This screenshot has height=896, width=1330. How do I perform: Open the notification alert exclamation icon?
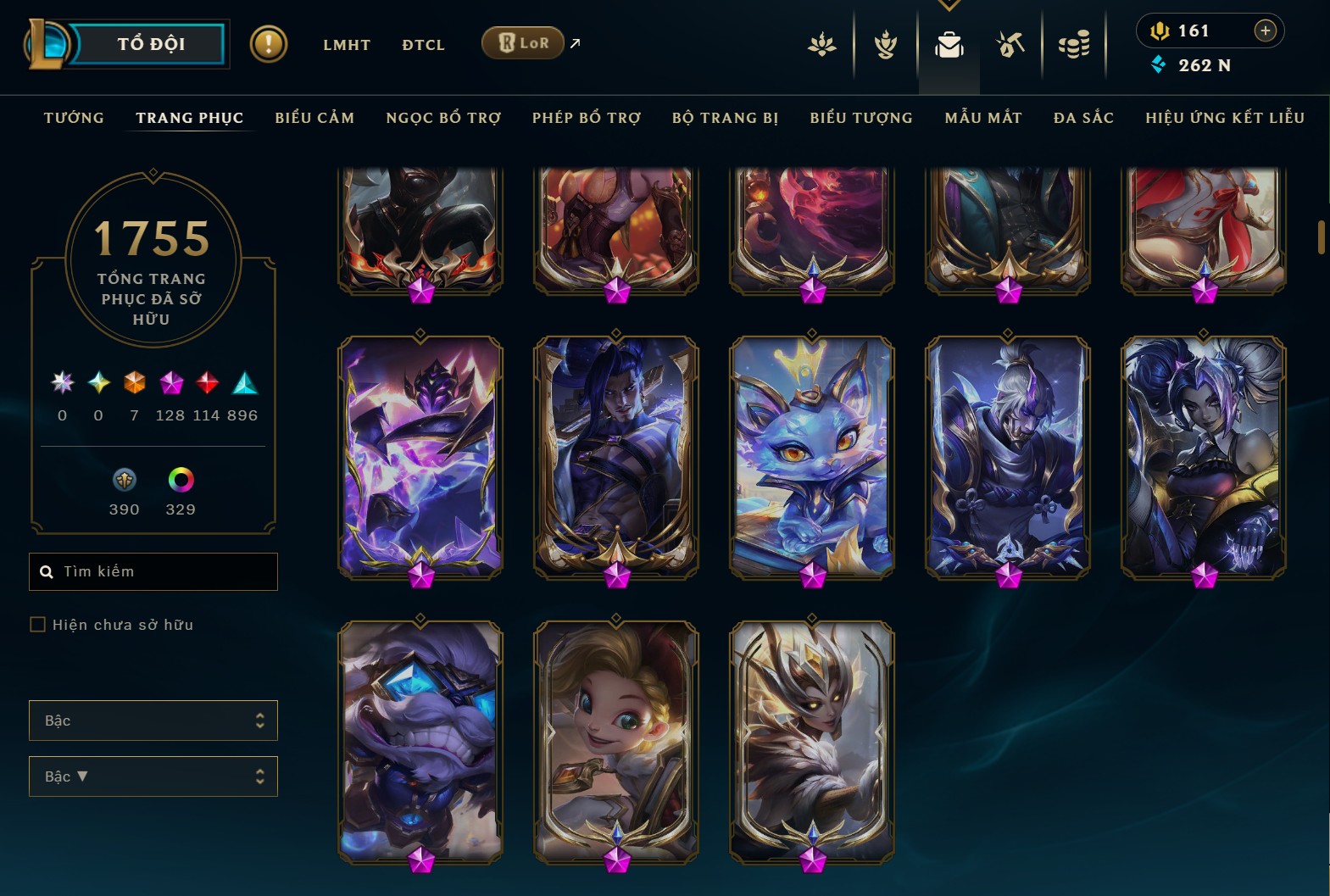coord(269,43)
